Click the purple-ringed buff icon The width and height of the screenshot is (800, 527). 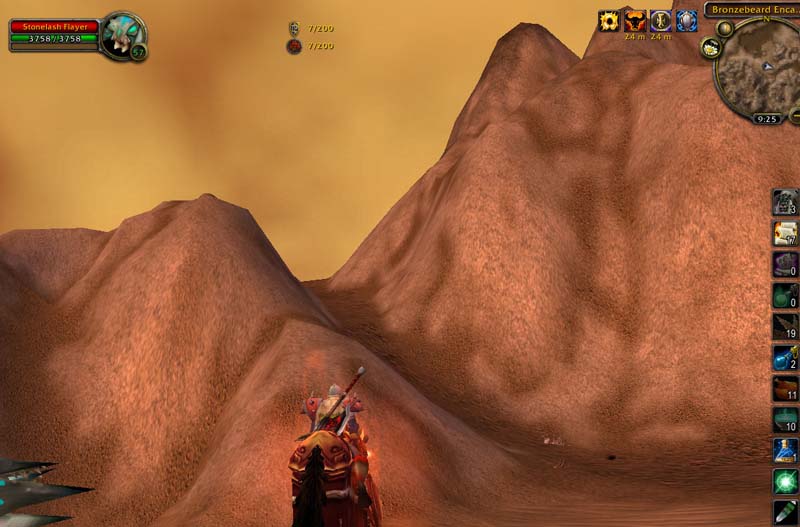click(661, 20)
